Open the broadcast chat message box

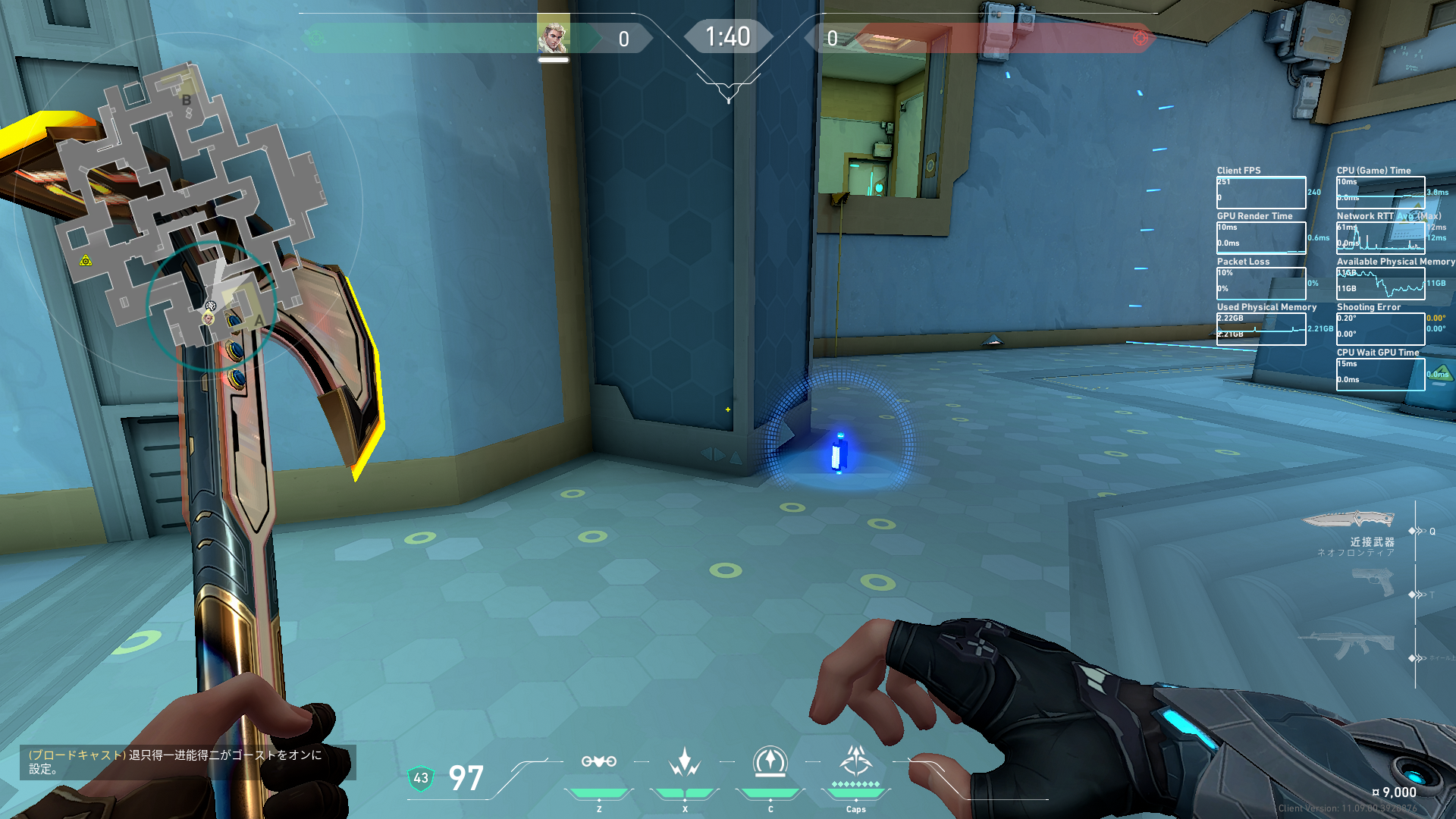click(x=187, y=762)
